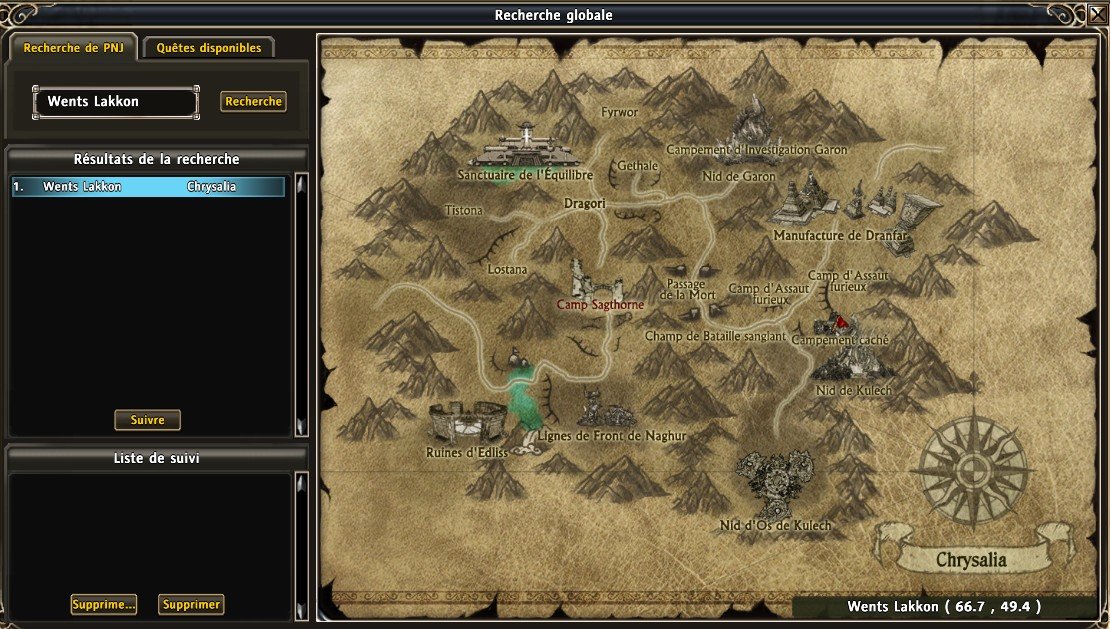The width and height of the screenshot is (1110, 629).
Task: Open the Quêtes disponibles tab
Action: (x=209, y=48)
